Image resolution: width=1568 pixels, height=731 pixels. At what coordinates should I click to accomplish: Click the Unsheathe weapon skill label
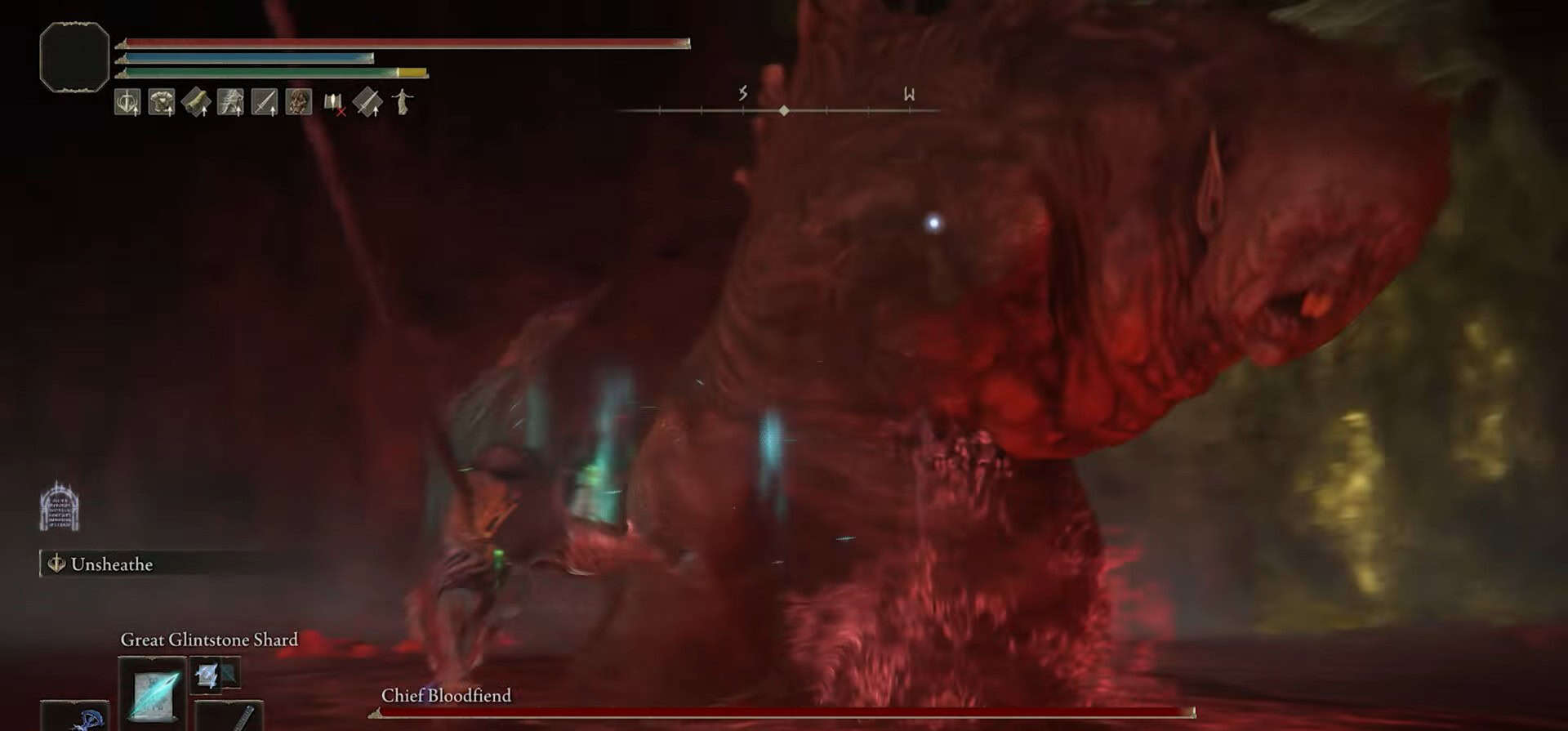click(111, 564)
